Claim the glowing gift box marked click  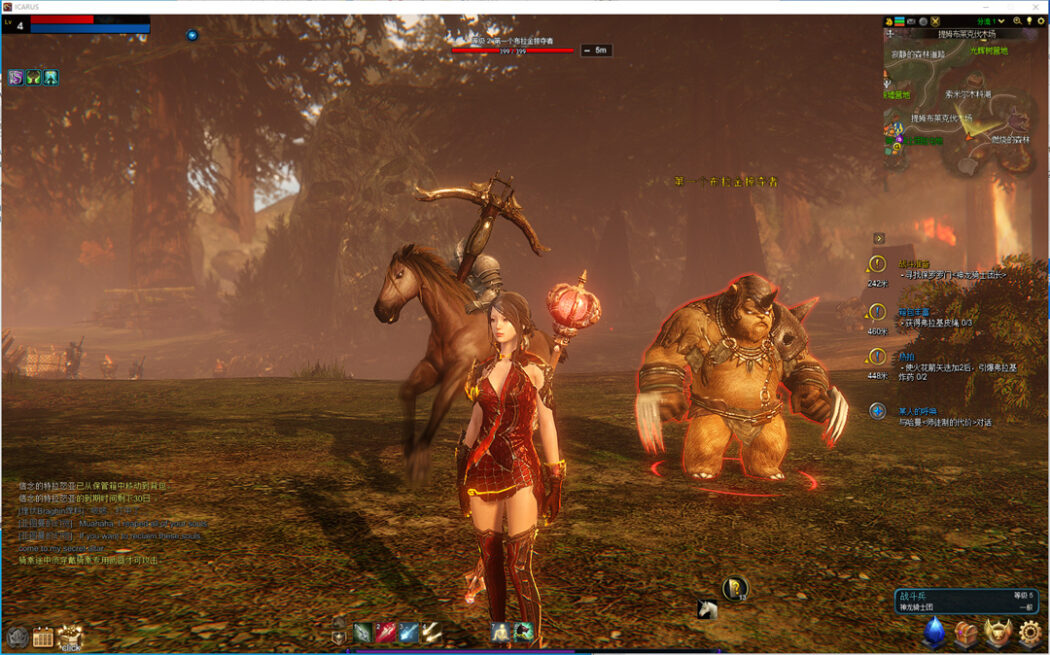(x=70, y=634)
